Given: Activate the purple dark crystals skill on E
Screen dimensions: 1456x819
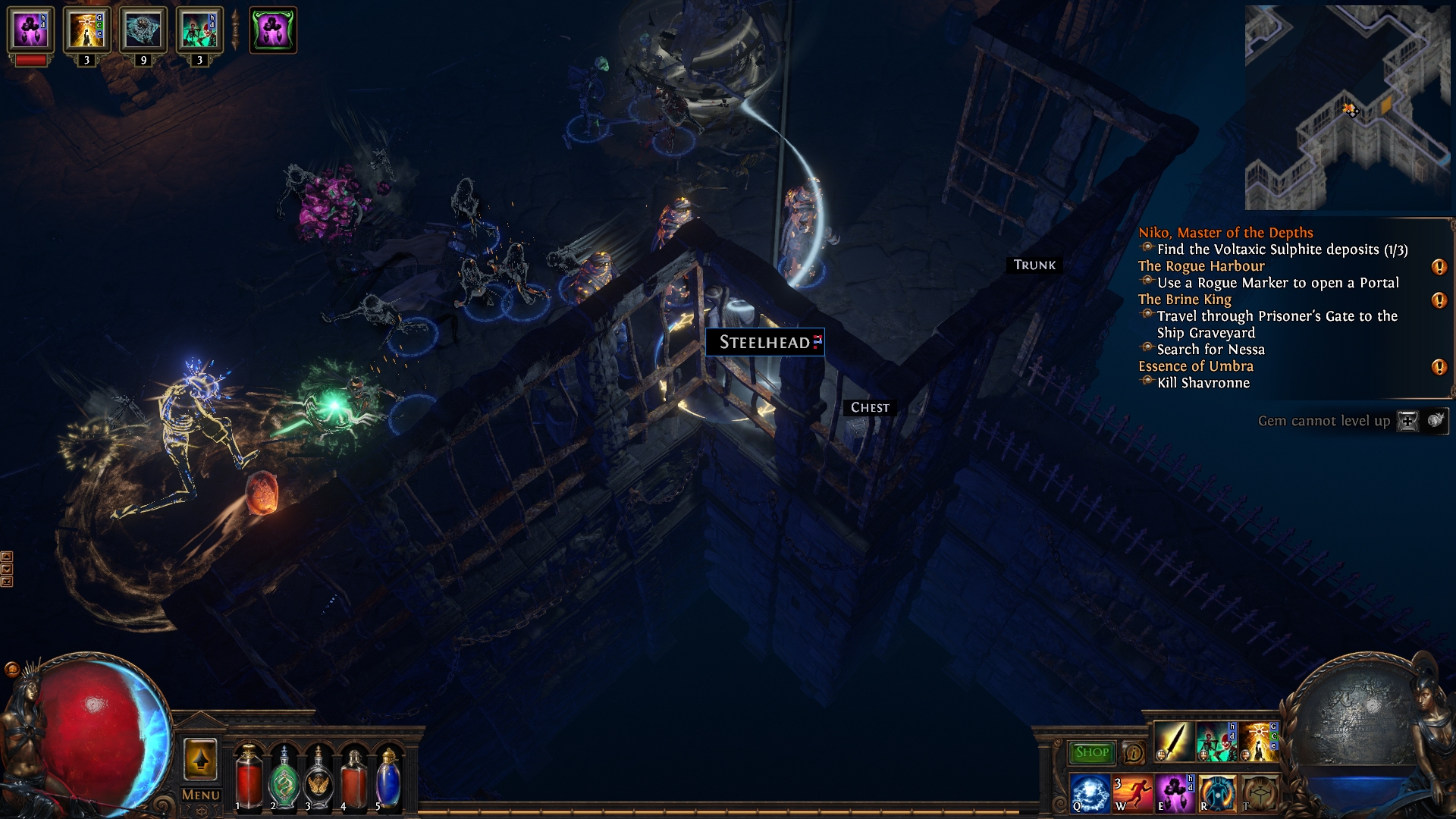Looking at the screenshot, I should [x=1174, y=792].
